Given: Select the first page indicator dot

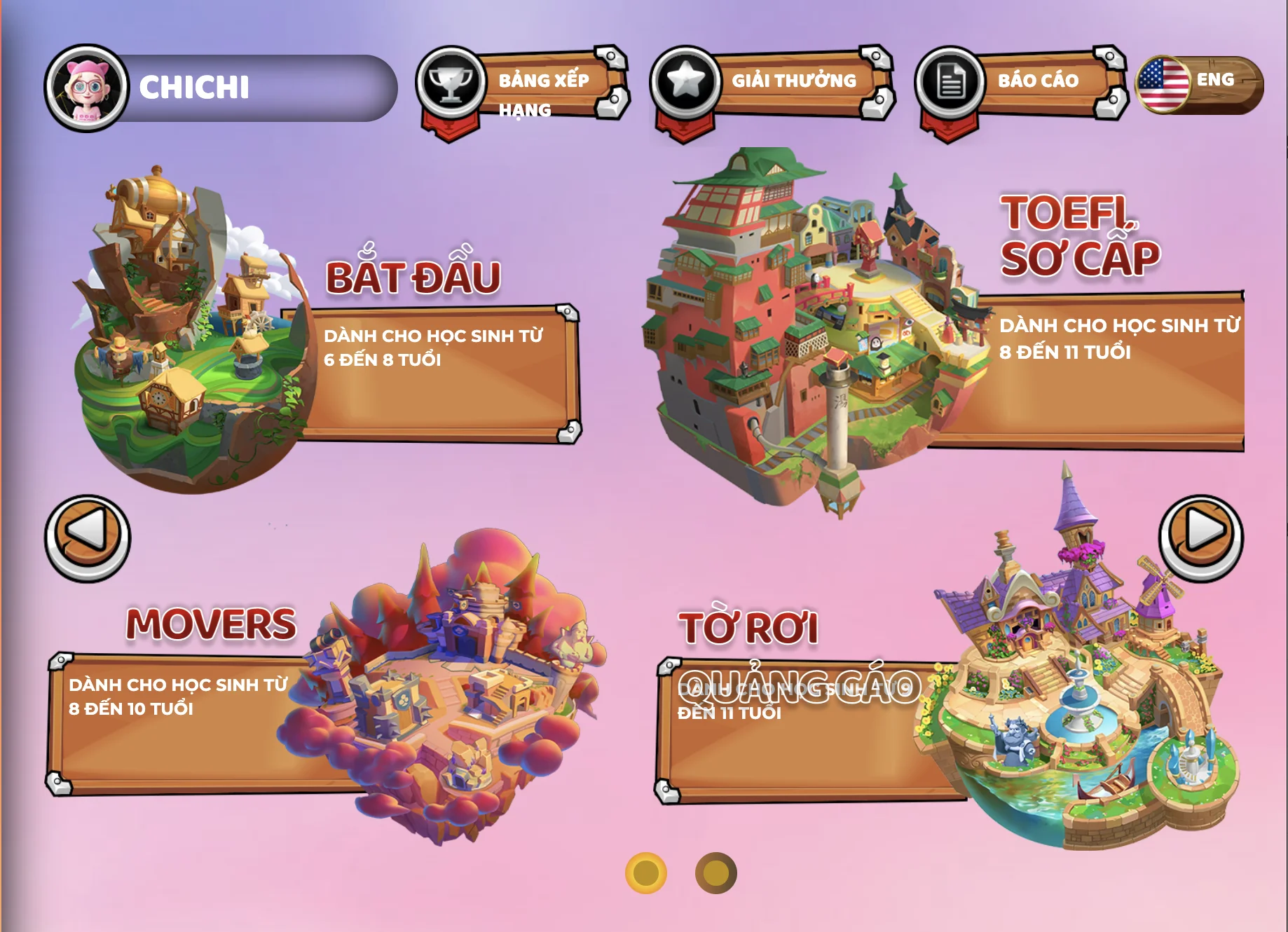Looking at the screenshot, I should coord(645,873).
